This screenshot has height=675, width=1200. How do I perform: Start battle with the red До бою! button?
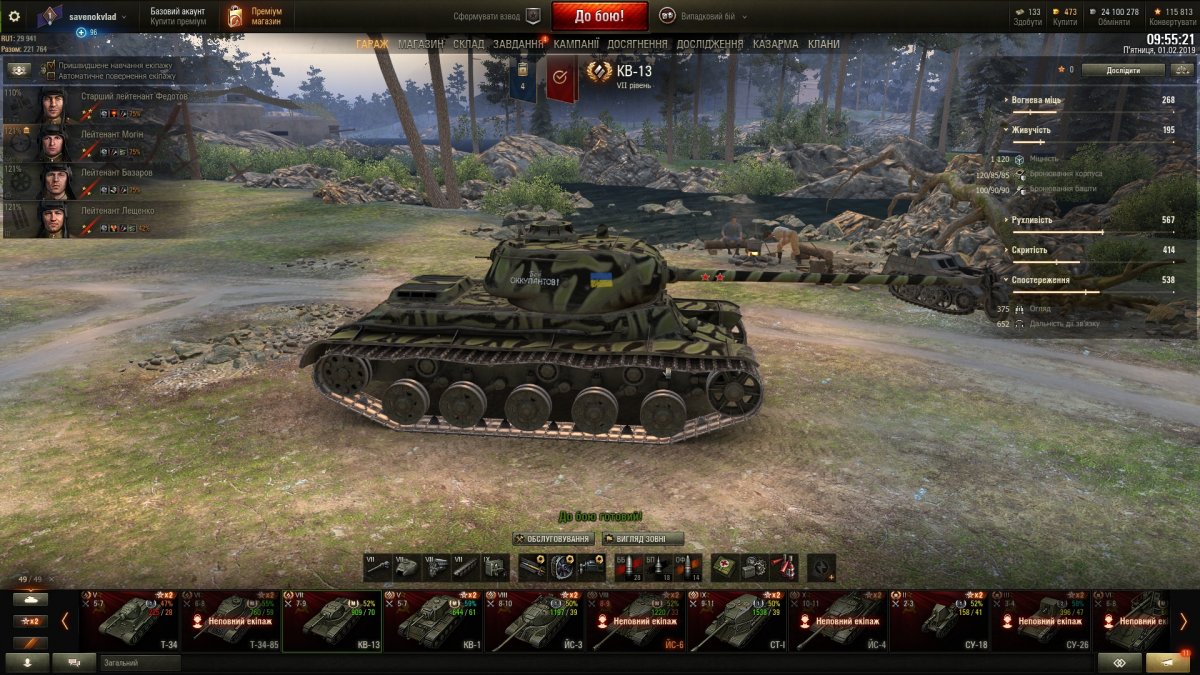click(599, 16)
